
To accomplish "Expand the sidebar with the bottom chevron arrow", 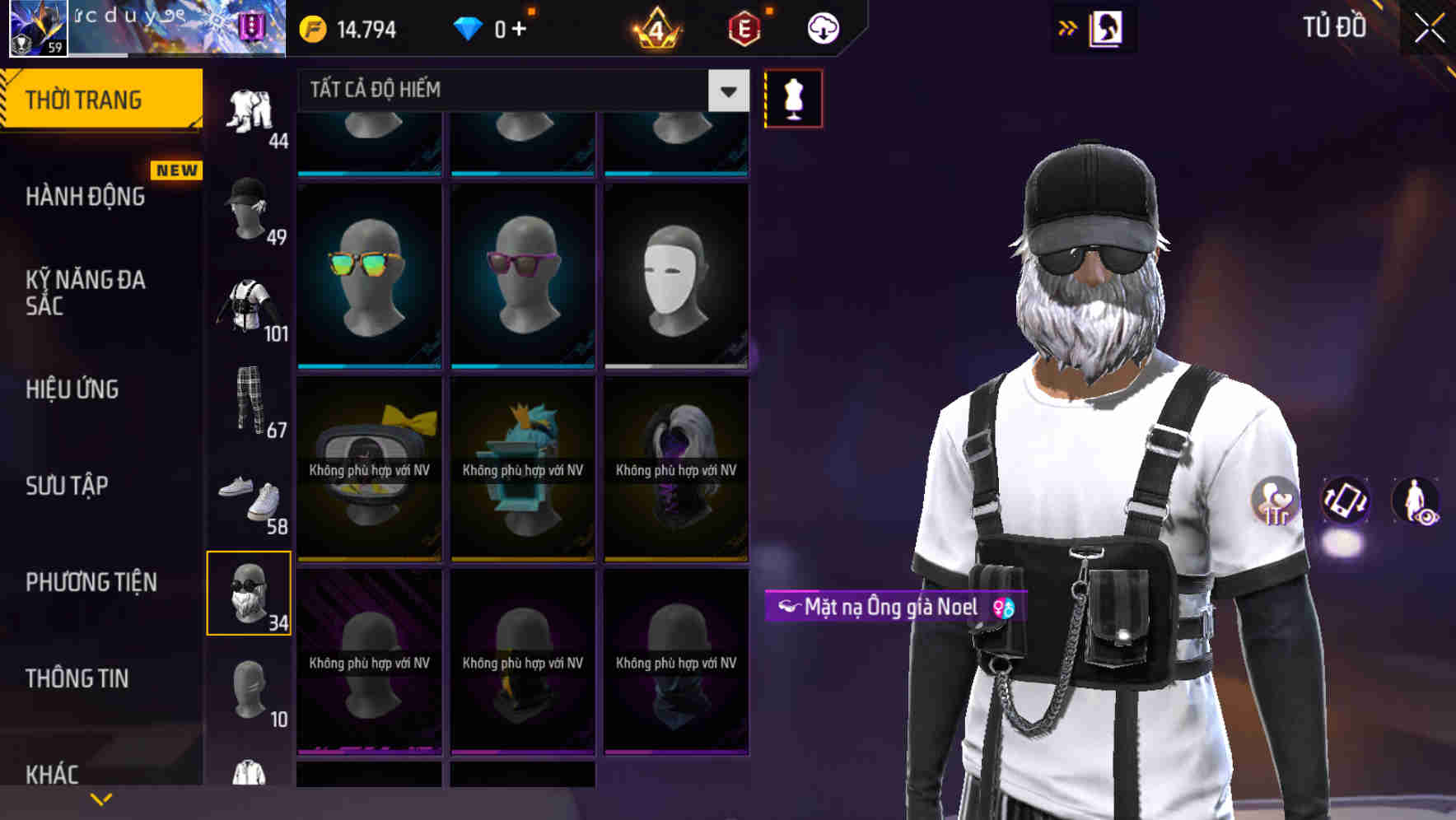I will (100, 797).
